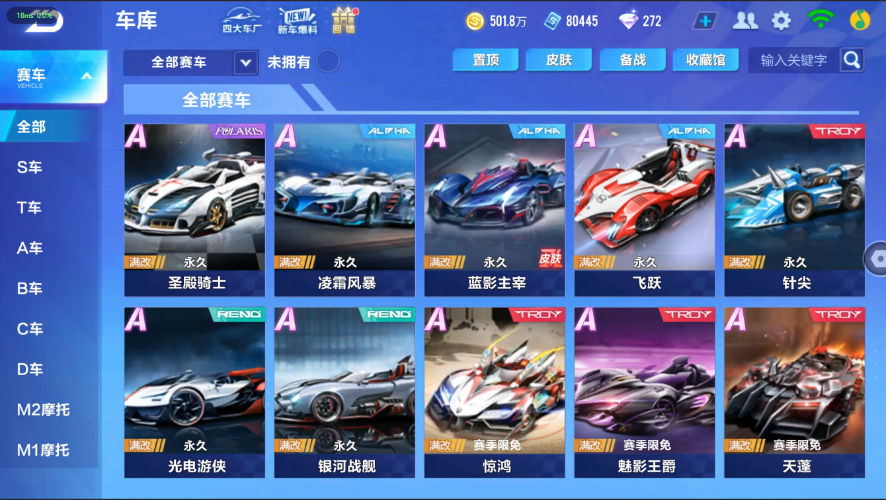Screen dimensions: 886x500
Task: Click the 备战 button
Action: [x=632, y=60]
